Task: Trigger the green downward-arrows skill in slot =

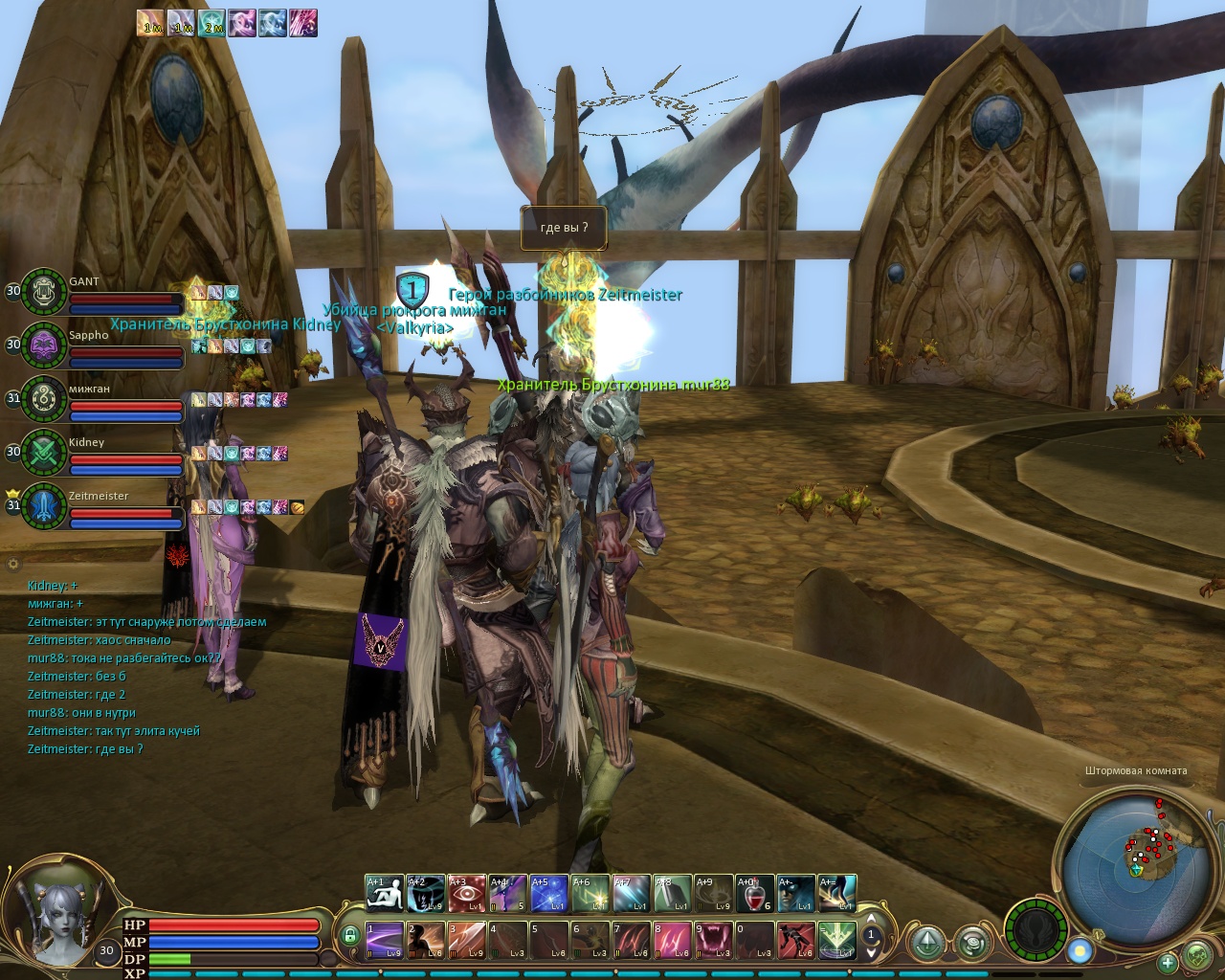Action: [x=836, y=940]
